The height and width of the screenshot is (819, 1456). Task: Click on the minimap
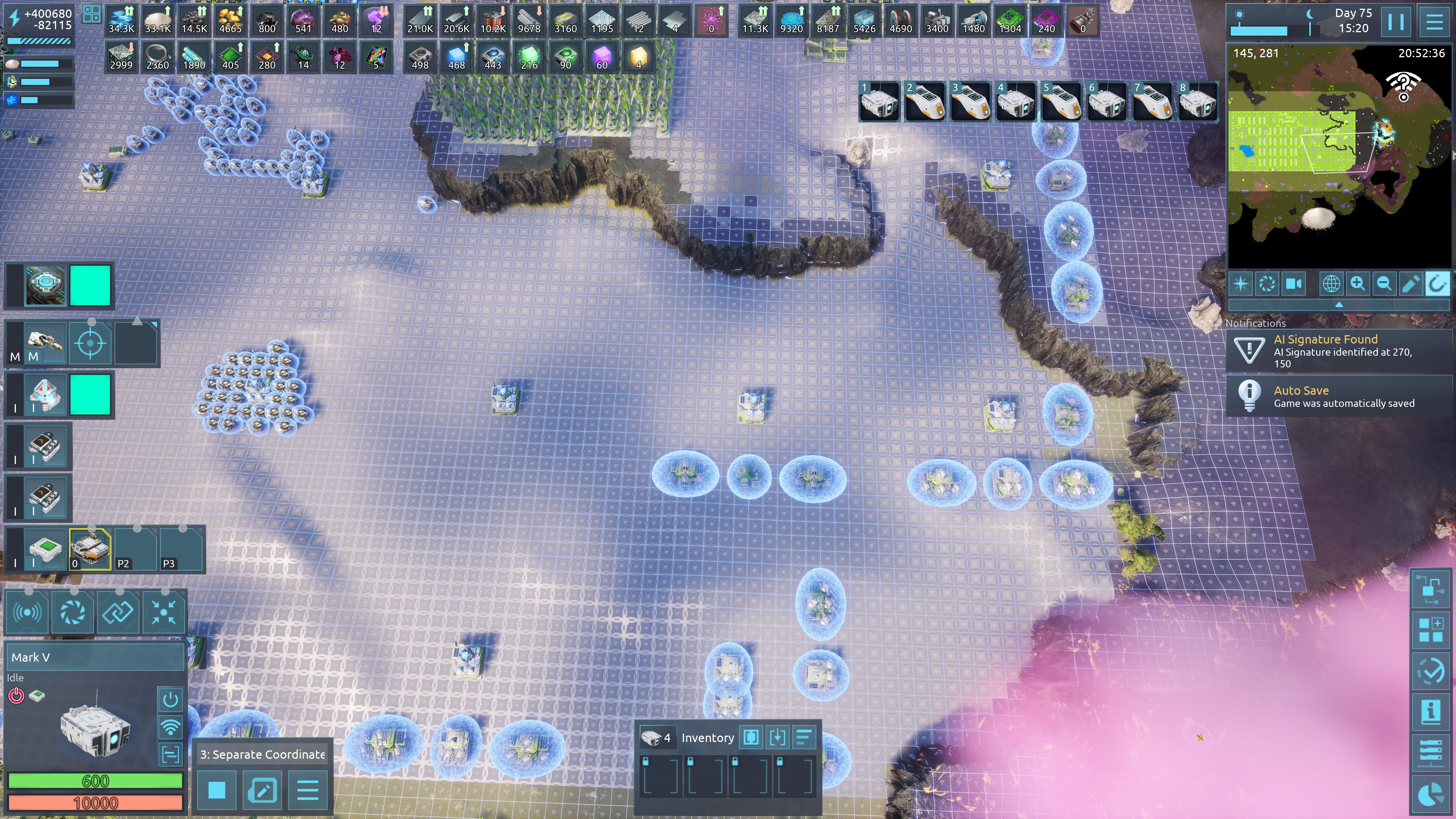coord(1338,157)
